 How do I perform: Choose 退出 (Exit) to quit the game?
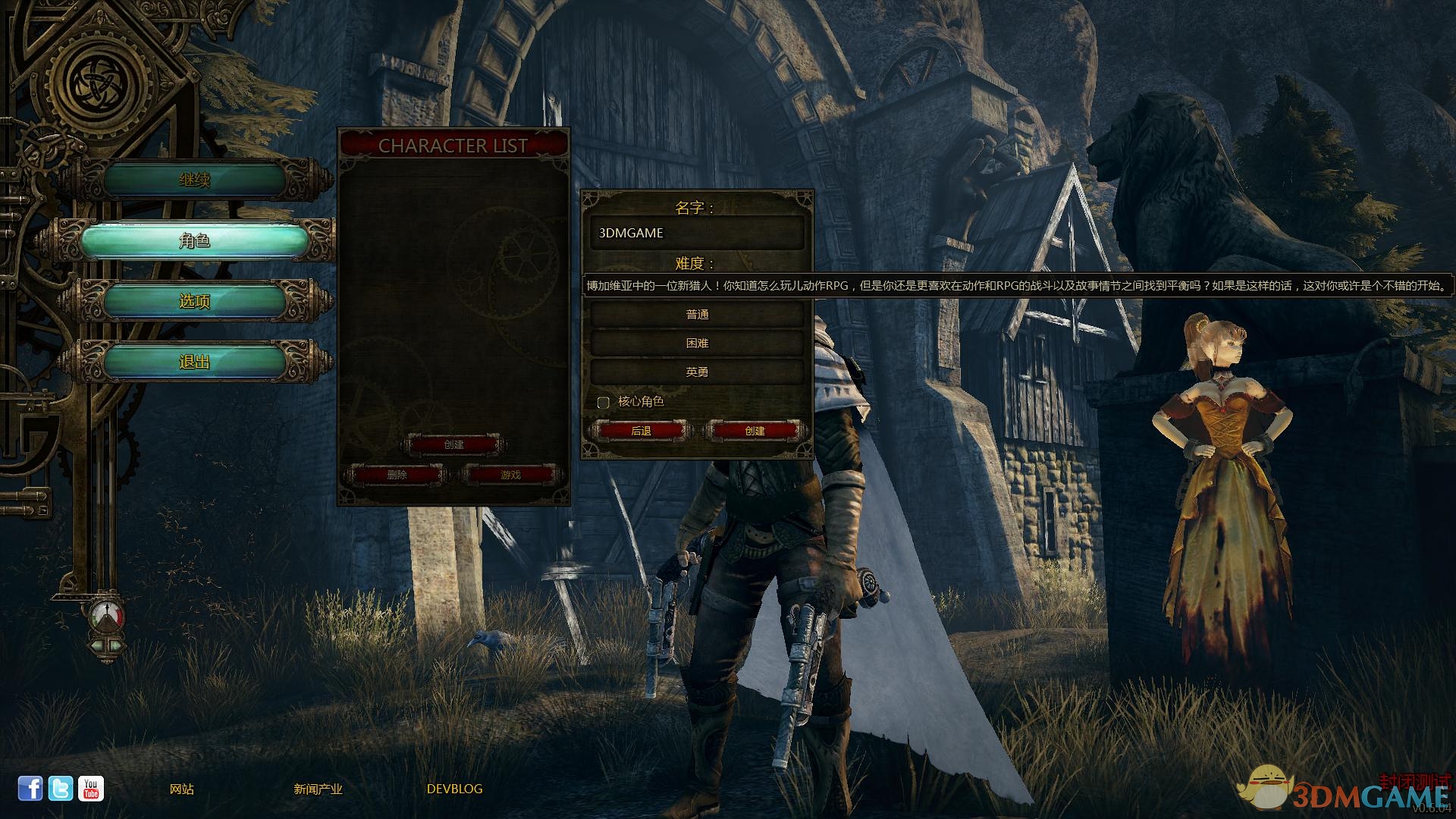pyautogui.click(x=194, y=362)
